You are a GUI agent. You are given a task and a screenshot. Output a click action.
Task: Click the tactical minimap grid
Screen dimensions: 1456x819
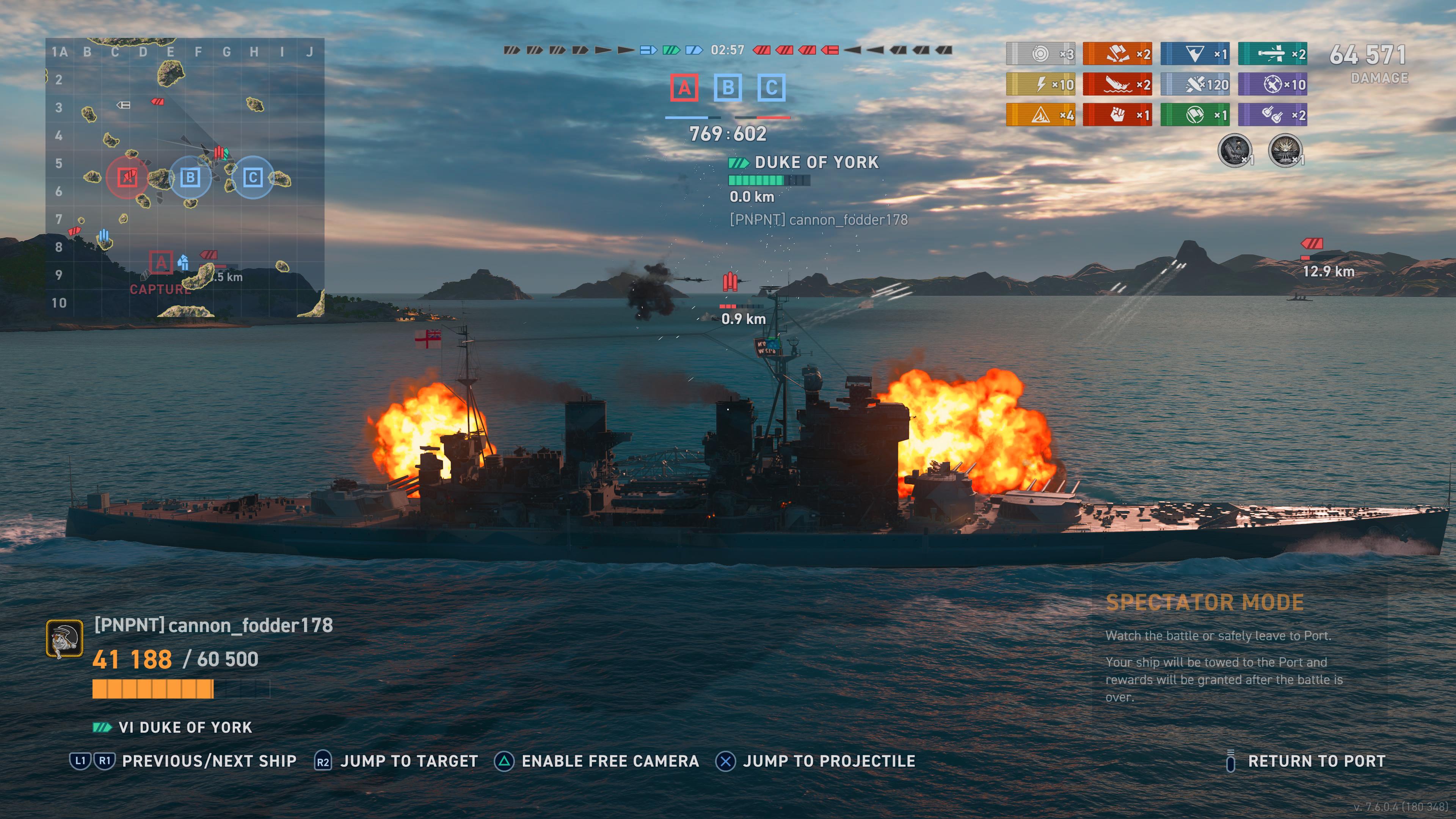click(x=185, y=177)
